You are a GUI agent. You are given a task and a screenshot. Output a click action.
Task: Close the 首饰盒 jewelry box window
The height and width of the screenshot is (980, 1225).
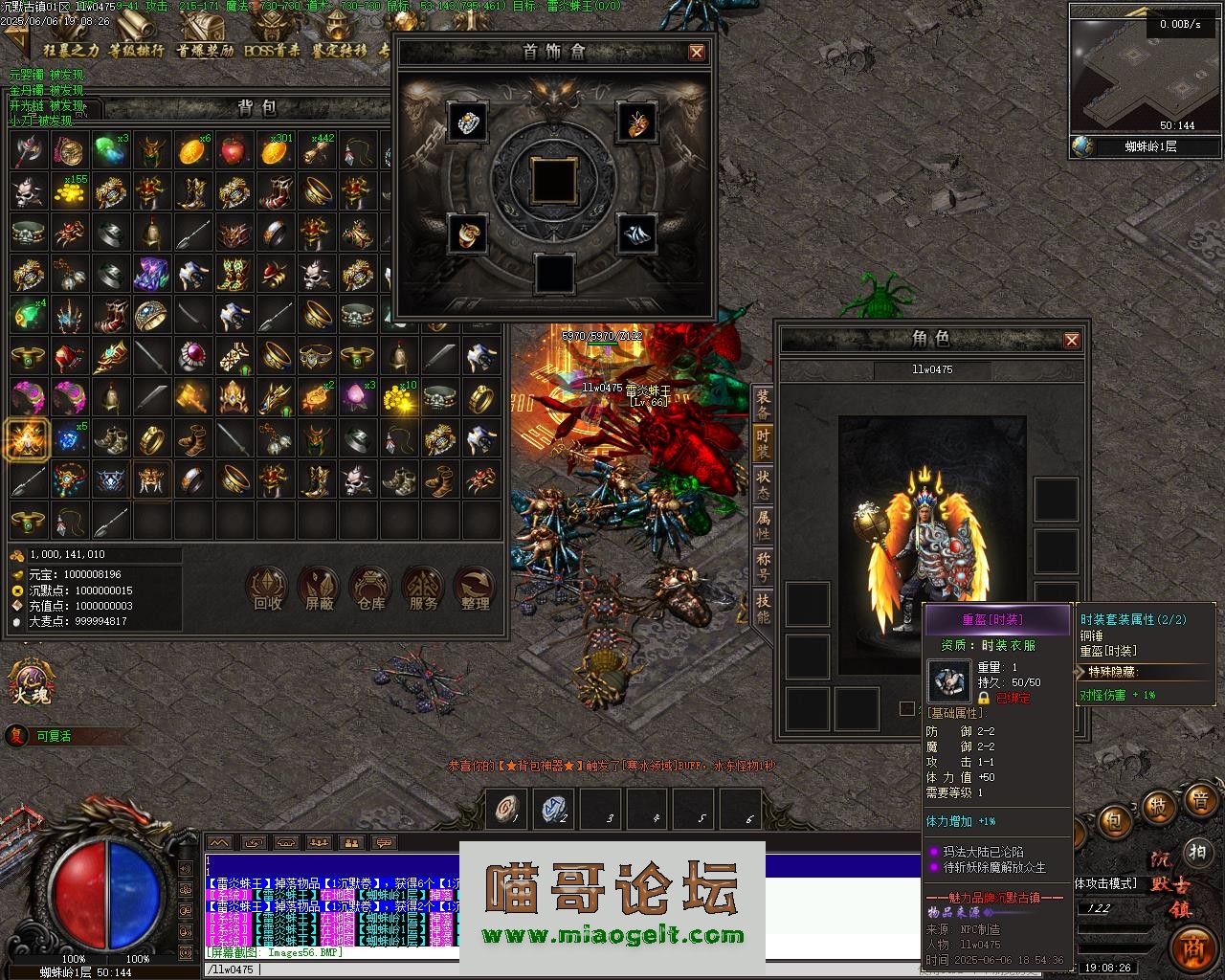point(697,53)
